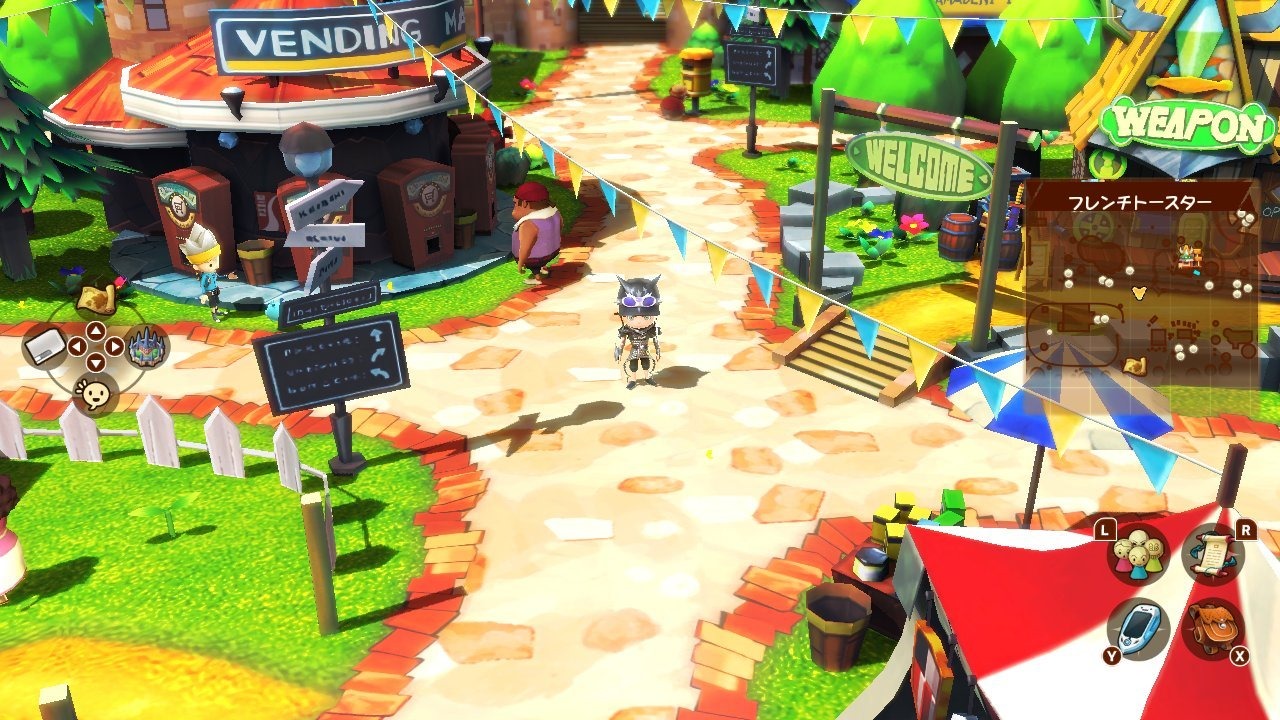Open the quest scroll R icon
The height and width of the screenshot is (720, 1280).
pos(1211,555)
